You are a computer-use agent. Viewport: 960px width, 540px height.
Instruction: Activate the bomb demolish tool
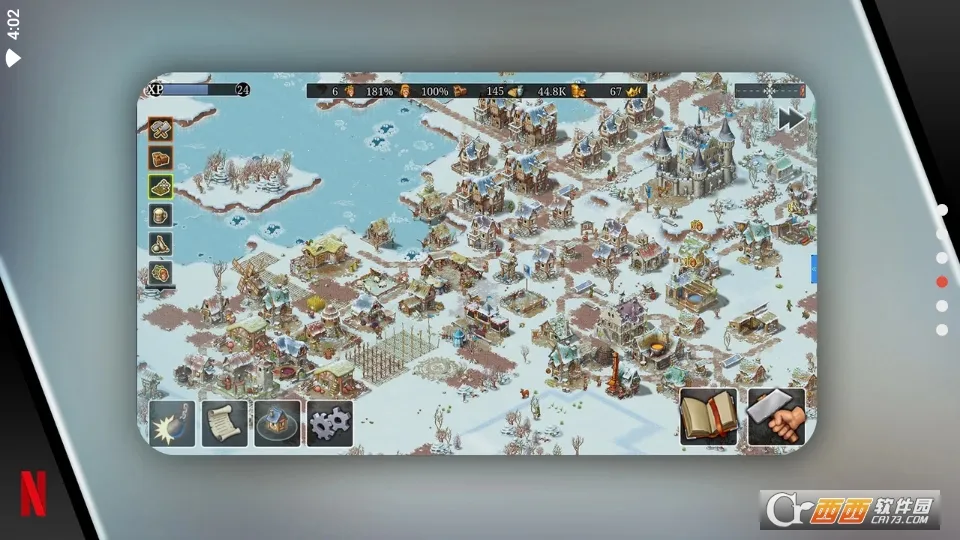tap(173, 423)
